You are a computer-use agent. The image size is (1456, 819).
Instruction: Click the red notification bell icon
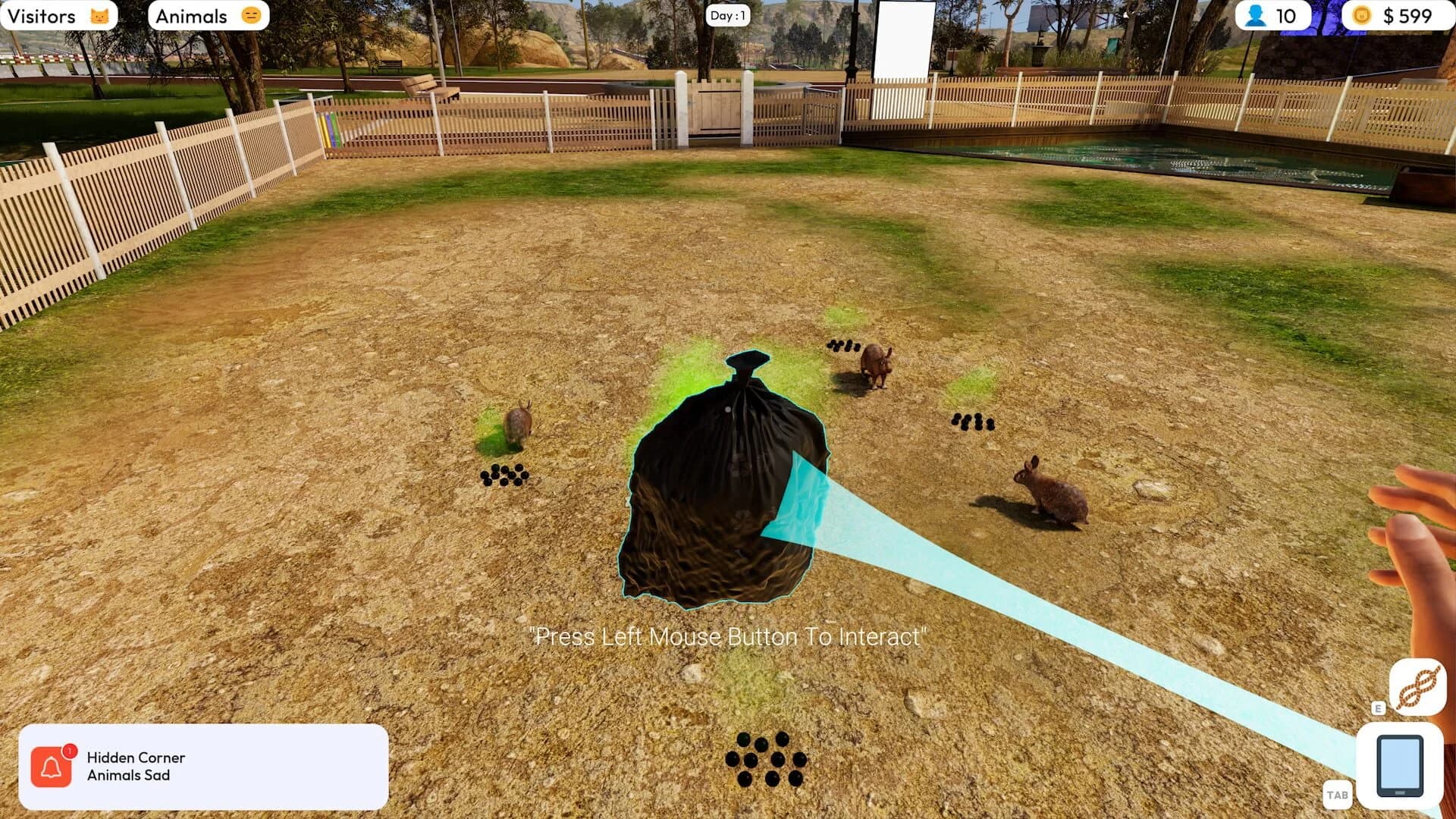pos(50,766)
